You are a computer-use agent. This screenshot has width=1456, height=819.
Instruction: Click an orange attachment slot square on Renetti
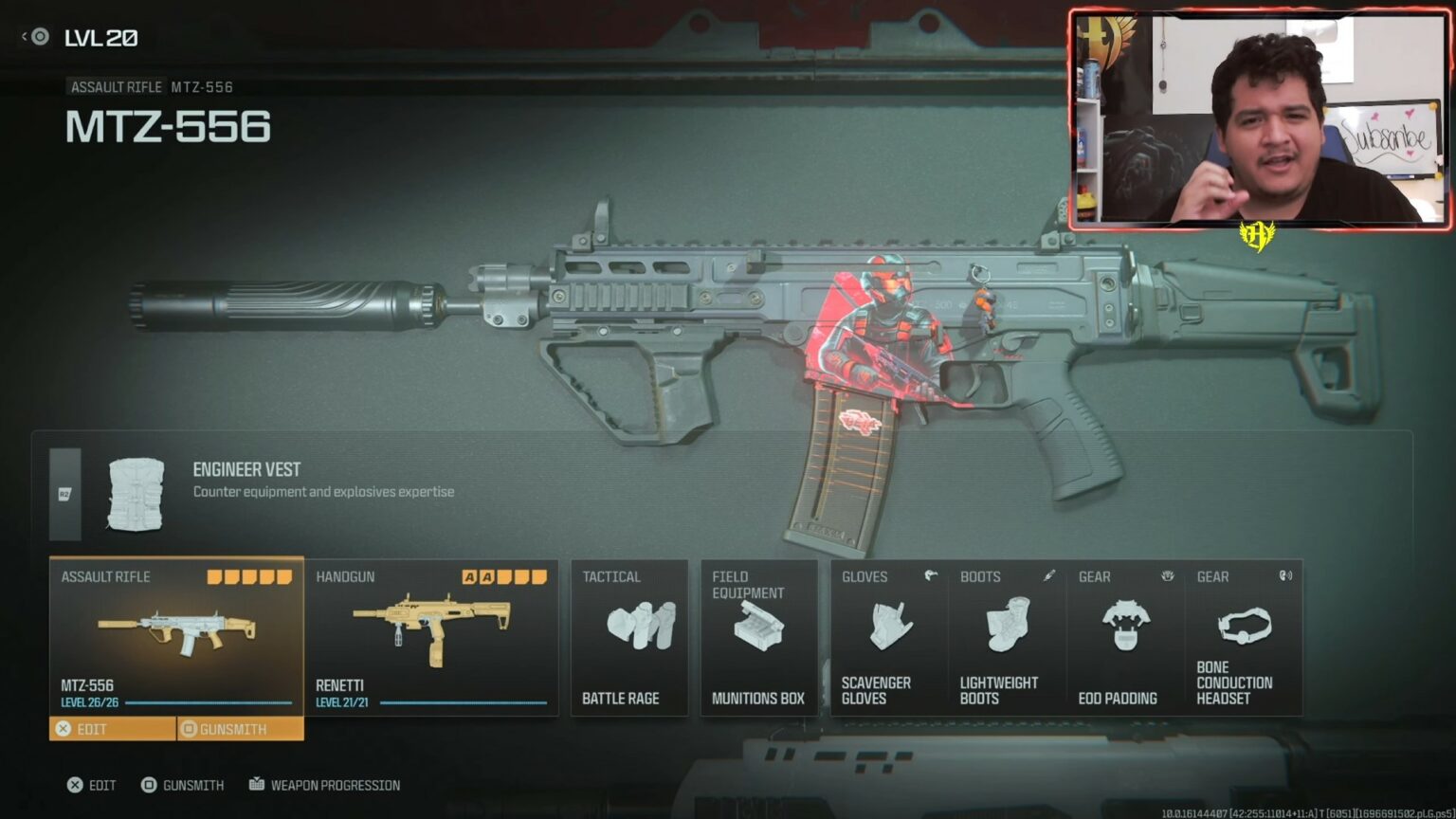point(468,575)
